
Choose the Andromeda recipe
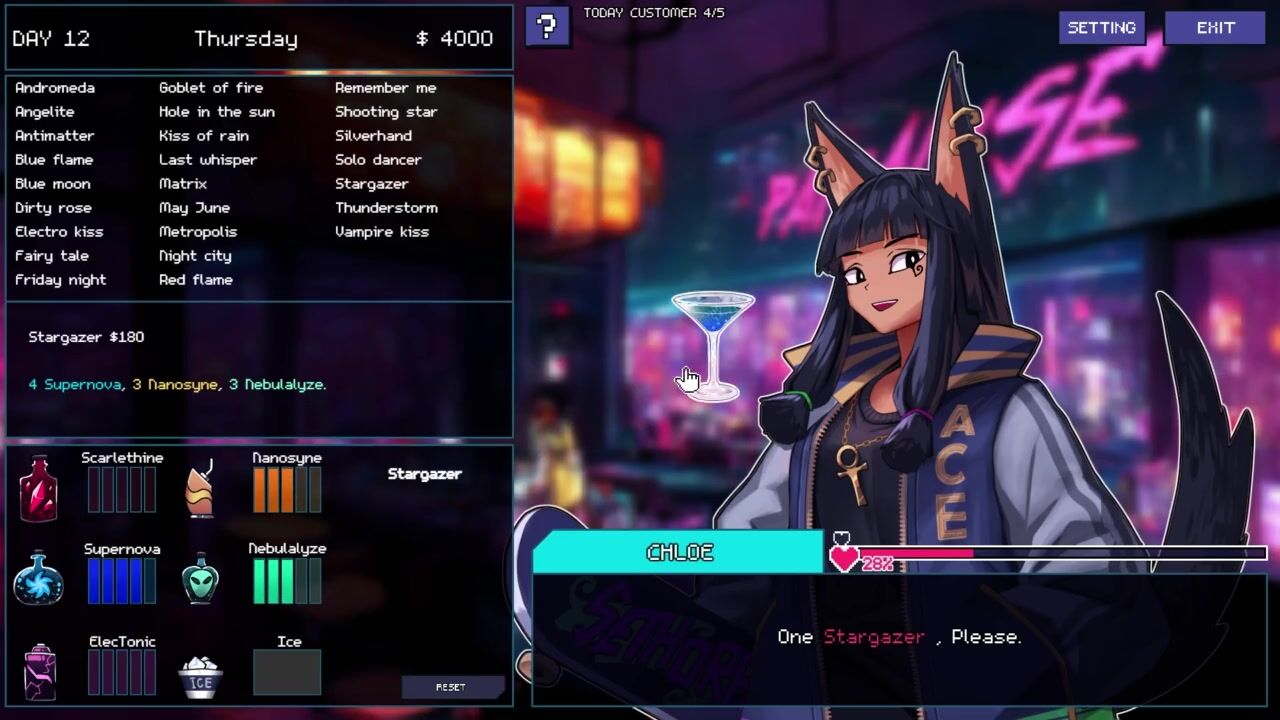(55, 88)
